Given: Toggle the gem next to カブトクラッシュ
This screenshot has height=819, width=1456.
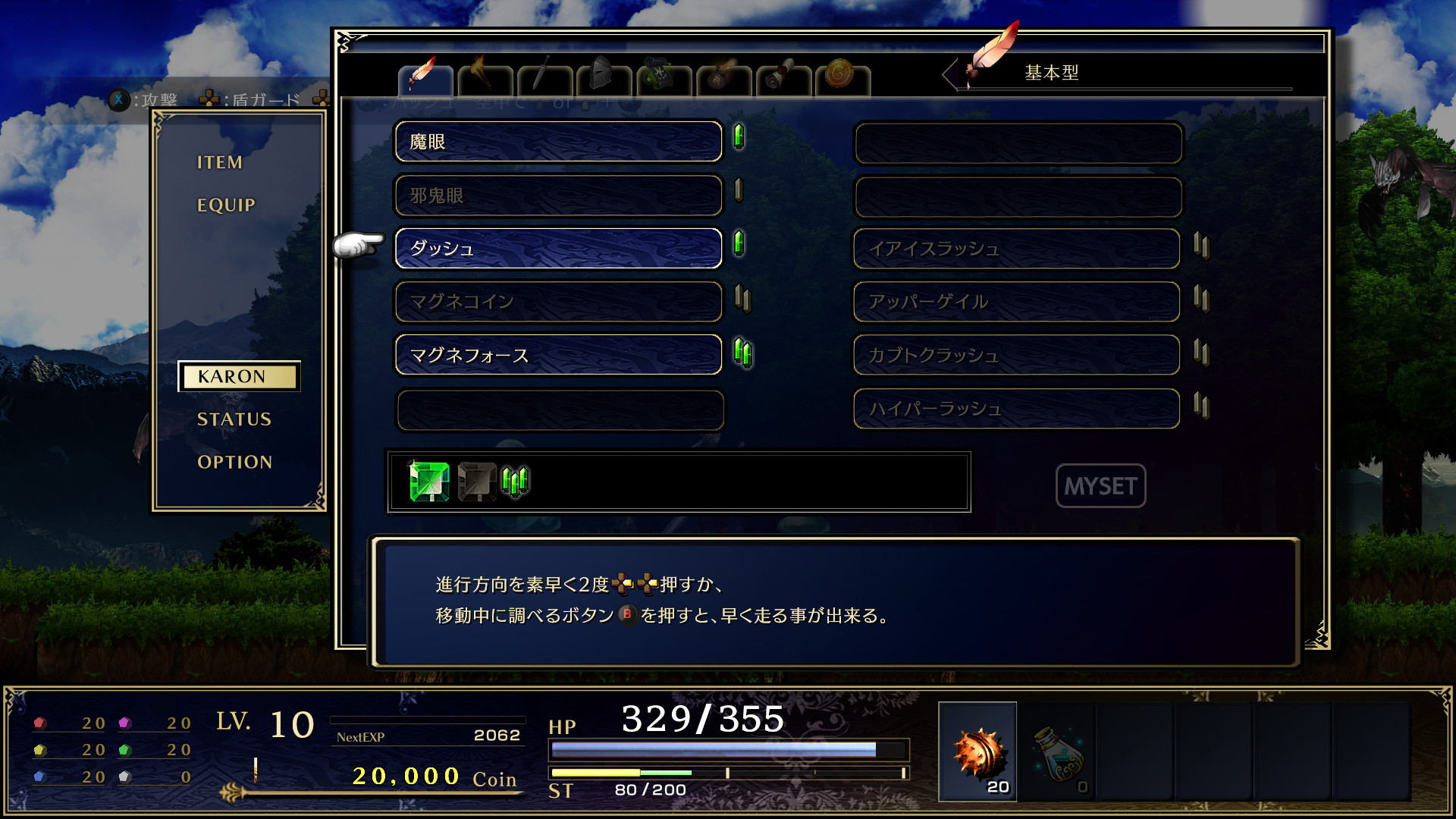Looking at the screenshot, I should point(1202,351).
